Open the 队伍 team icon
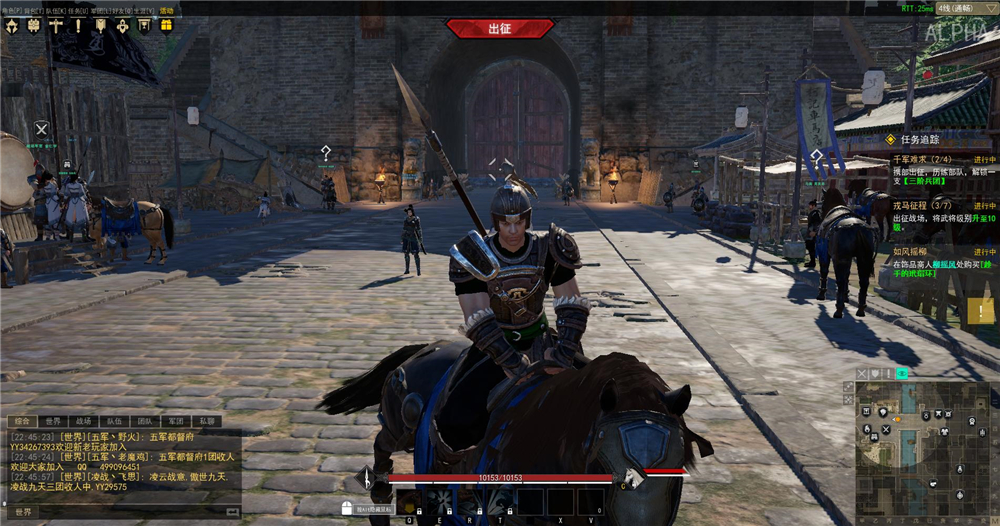This screenshot has width=1000, height=526. pos(55,25)
